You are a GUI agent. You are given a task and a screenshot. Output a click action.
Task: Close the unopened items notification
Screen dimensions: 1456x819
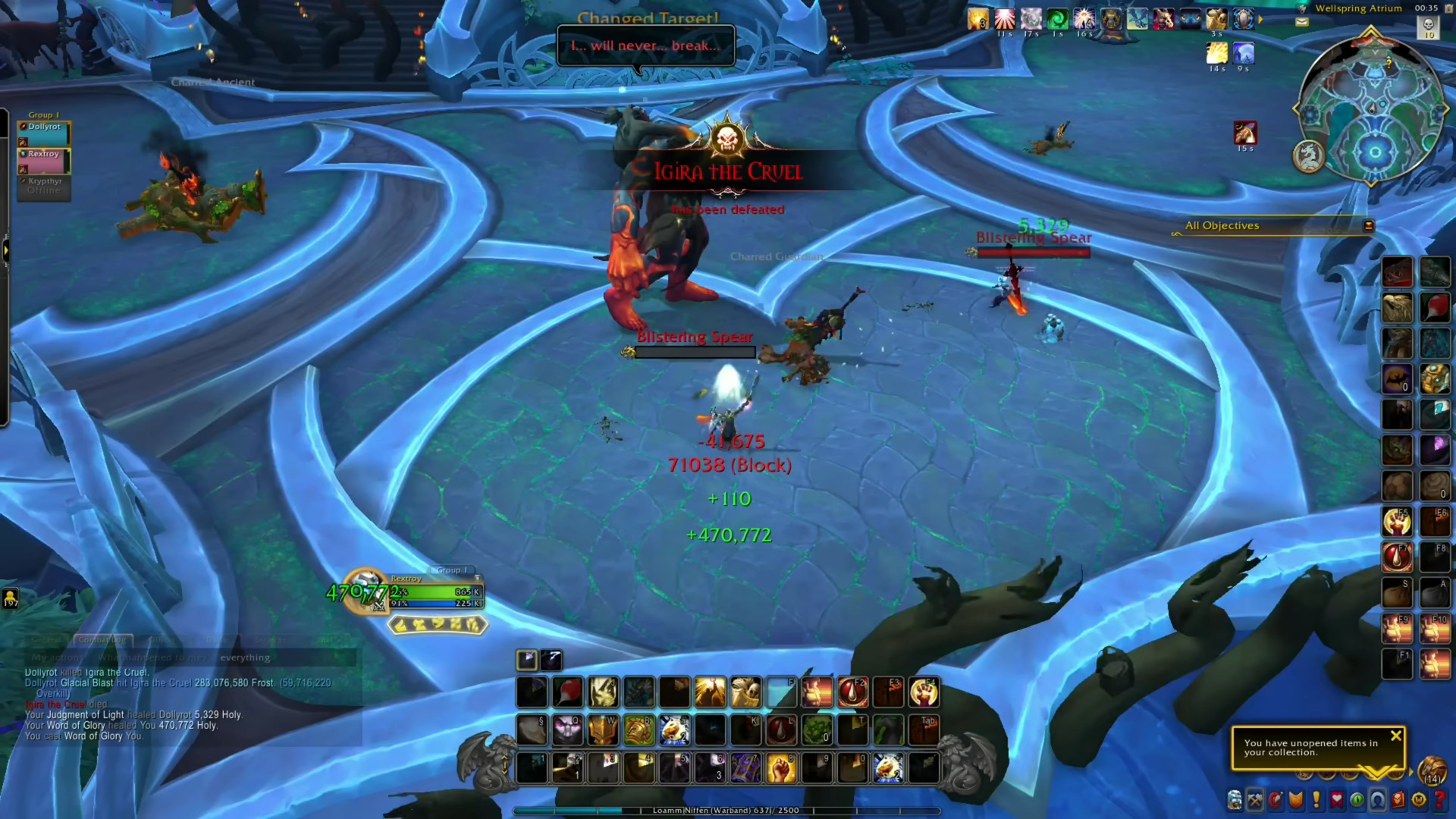1395,736
